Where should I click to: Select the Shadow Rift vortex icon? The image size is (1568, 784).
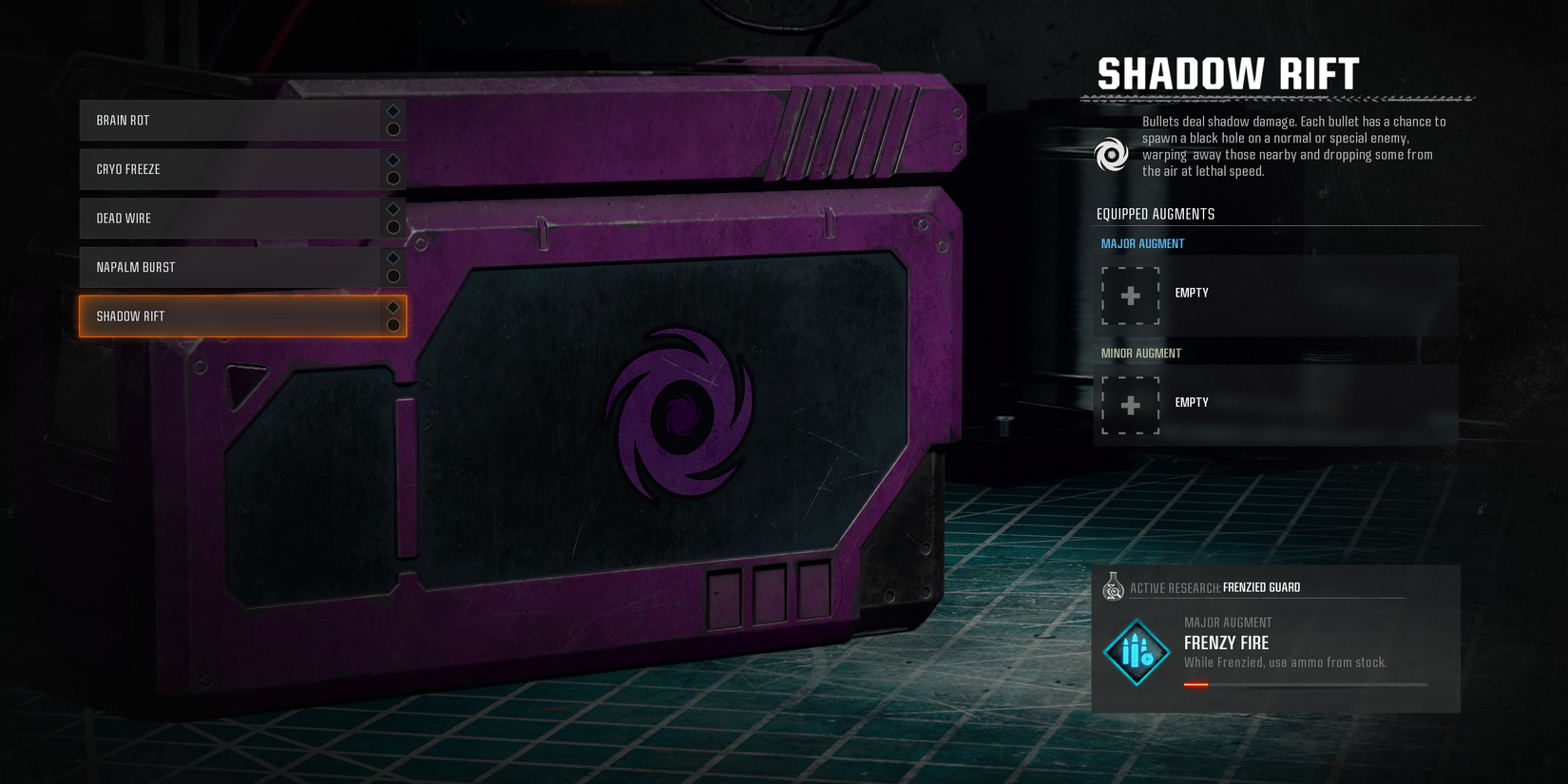tap(1111, 155)
